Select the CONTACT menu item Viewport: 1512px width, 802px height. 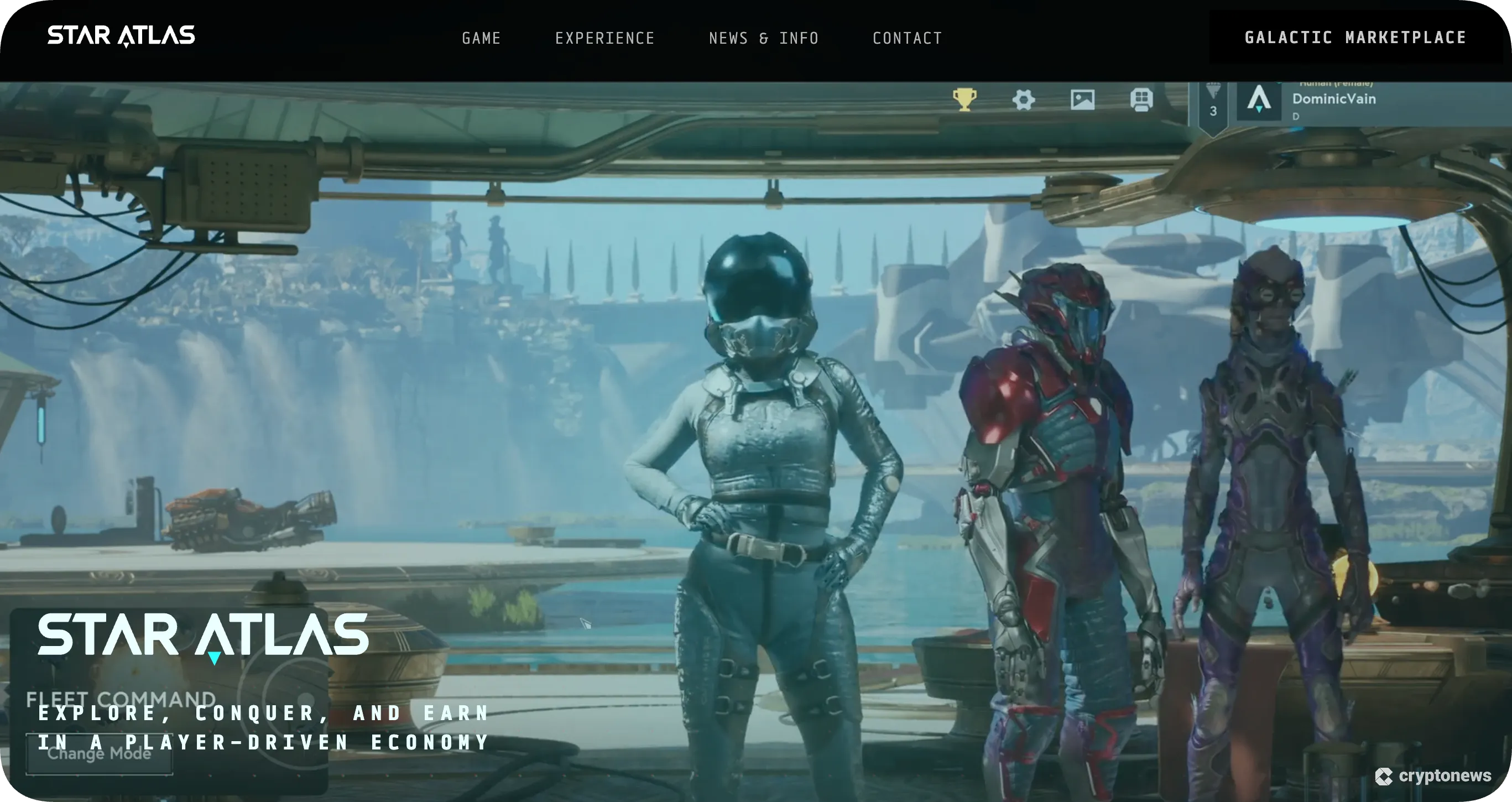pos(908,38)
